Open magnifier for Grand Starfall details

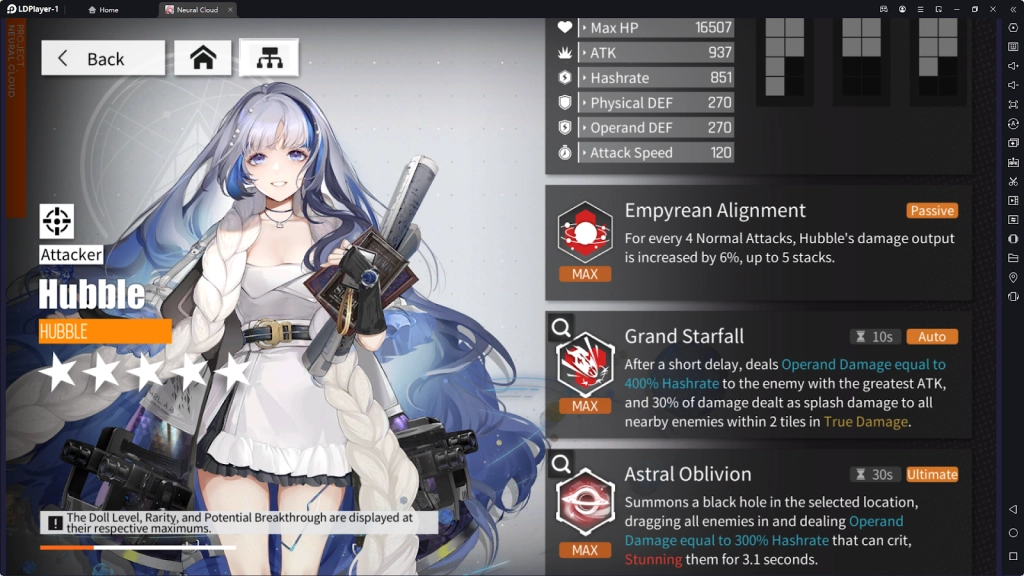(561, 326)
